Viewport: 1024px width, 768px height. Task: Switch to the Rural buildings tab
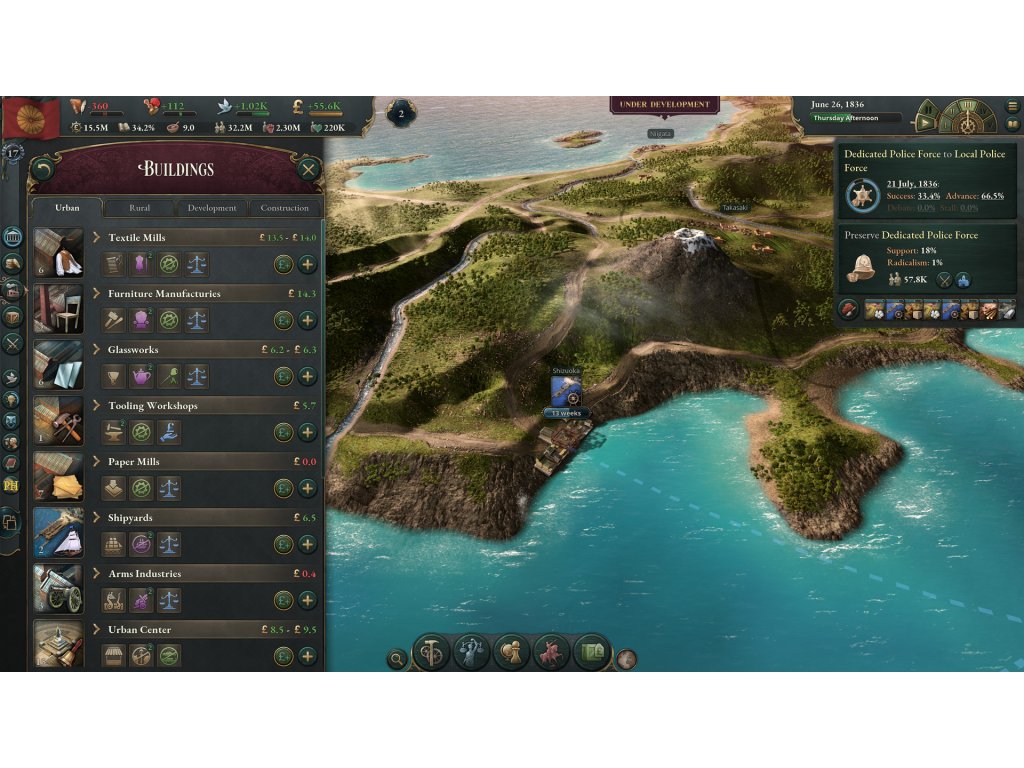pyautogui.click(x=140, y=208)
